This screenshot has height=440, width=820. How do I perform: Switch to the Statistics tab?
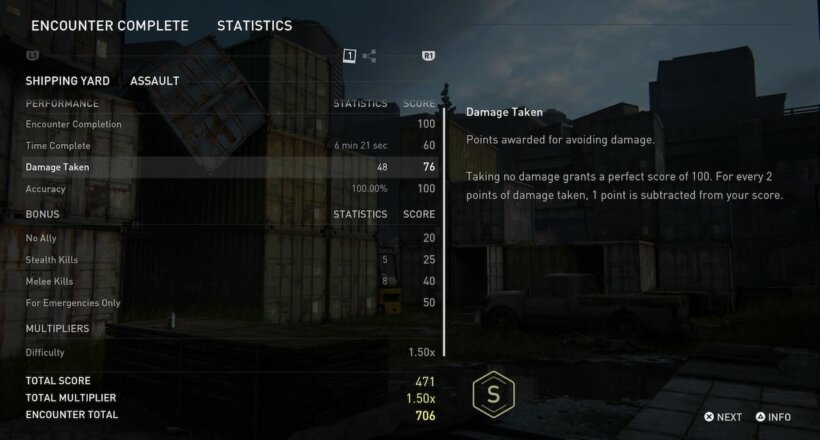254,25
